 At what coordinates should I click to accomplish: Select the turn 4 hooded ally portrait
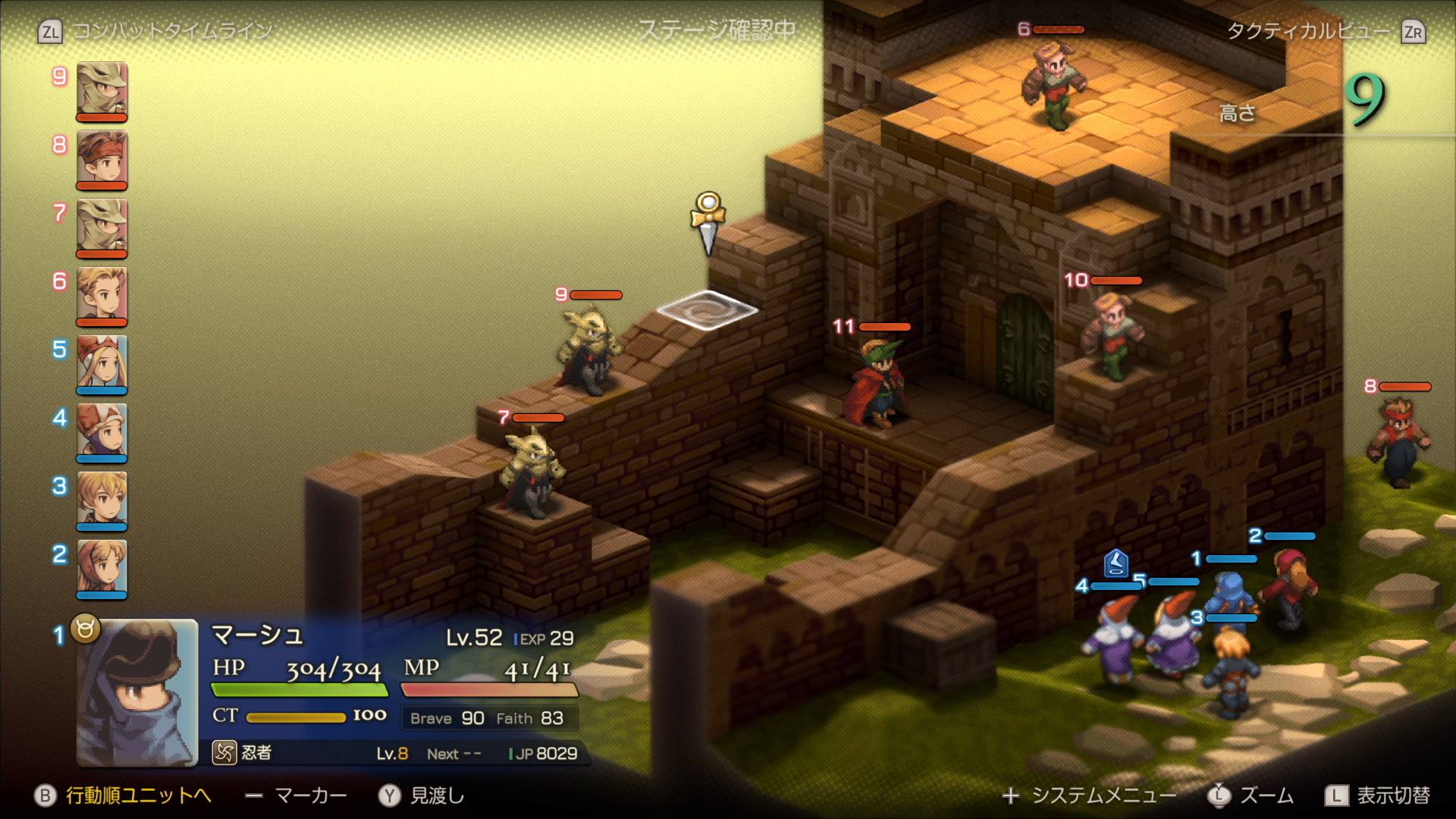pyautogui.click(x=102, y=431)
